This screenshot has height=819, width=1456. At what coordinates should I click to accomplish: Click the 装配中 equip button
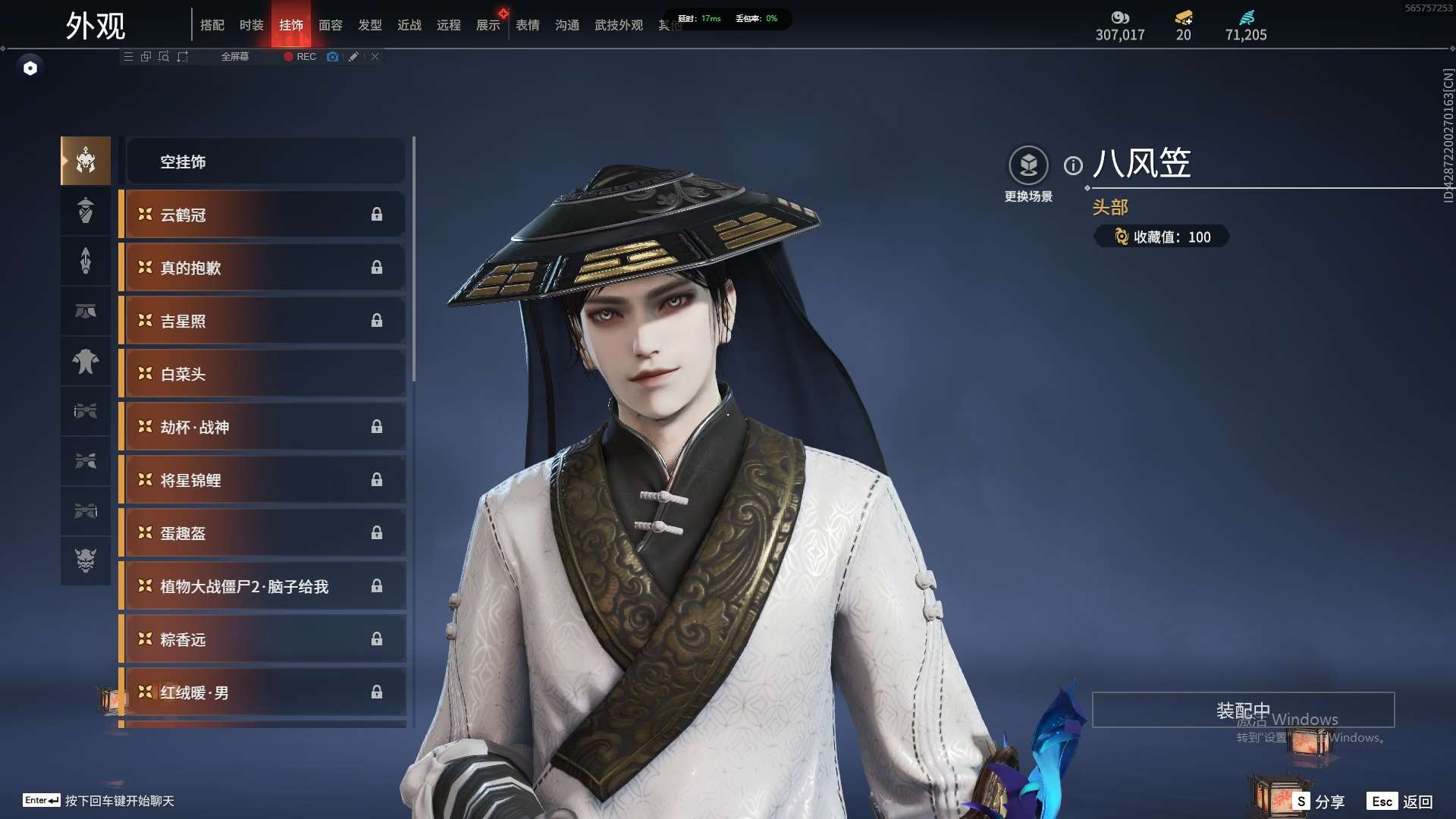pyautogui.click(x=1243, y=710)
